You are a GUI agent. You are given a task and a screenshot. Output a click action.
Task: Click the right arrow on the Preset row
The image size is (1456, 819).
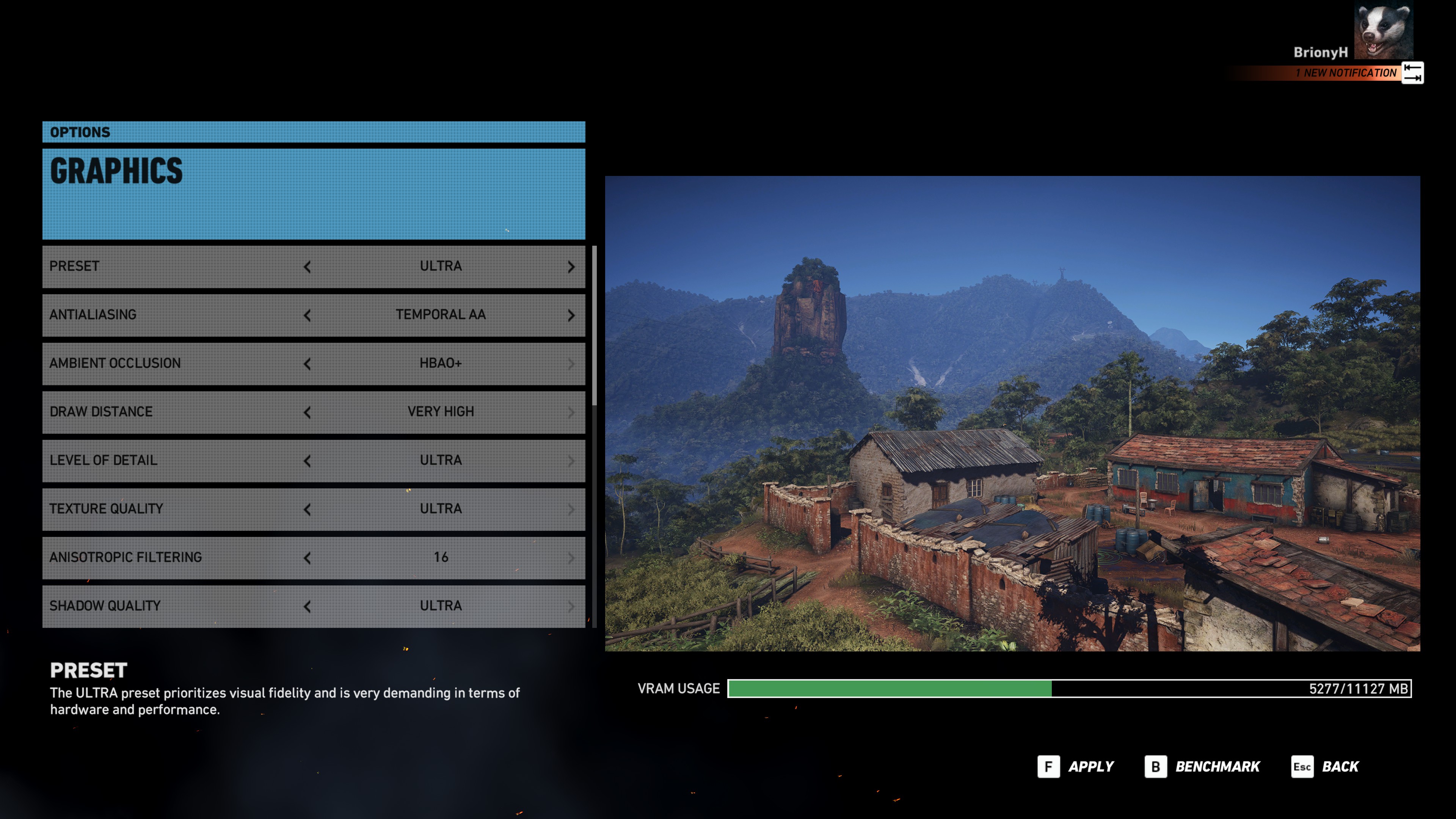pos(571,267)
